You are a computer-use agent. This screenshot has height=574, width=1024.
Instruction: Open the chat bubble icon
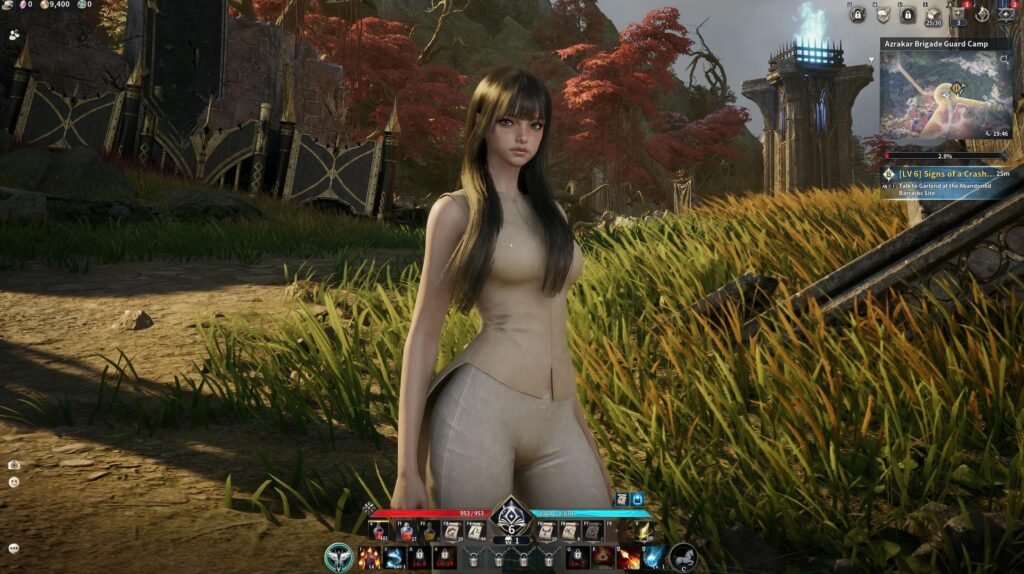point(14,548)
